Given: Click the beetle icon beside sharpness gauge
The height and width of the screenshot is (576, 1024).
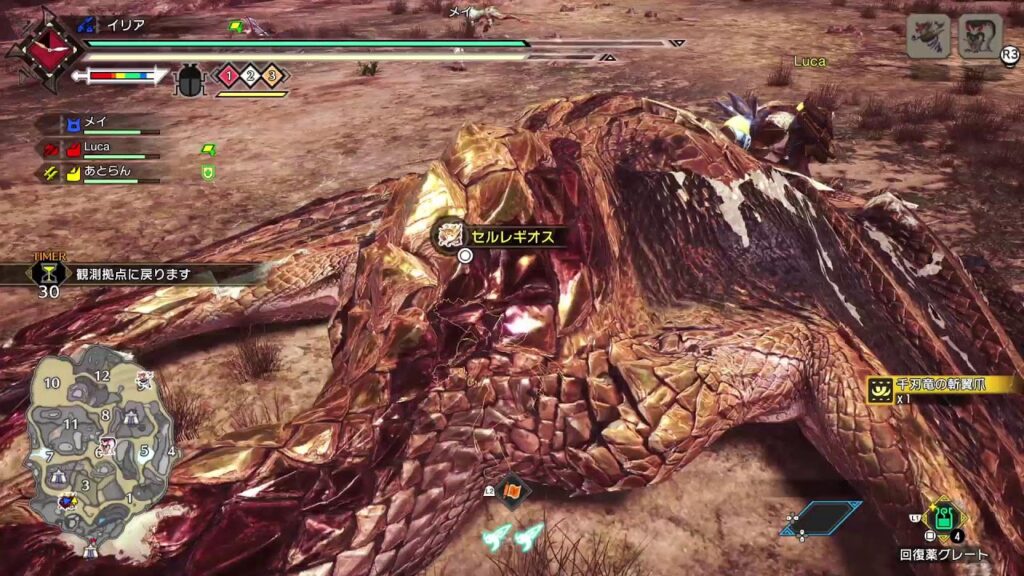Looking at the screenshot, I should coord(188,77).
